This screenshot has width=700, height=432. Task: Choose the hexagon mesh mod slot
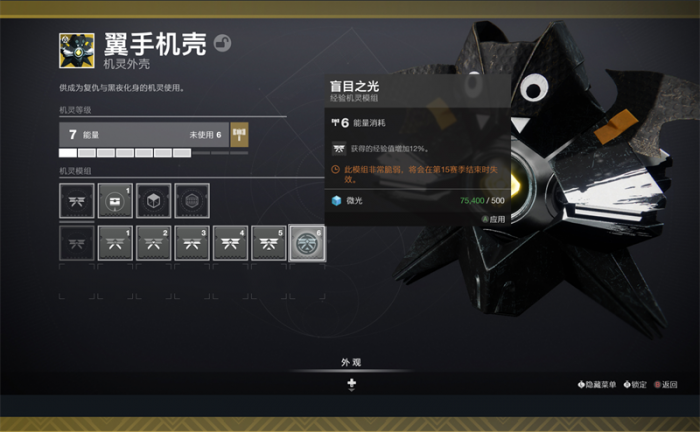(192, 201)
